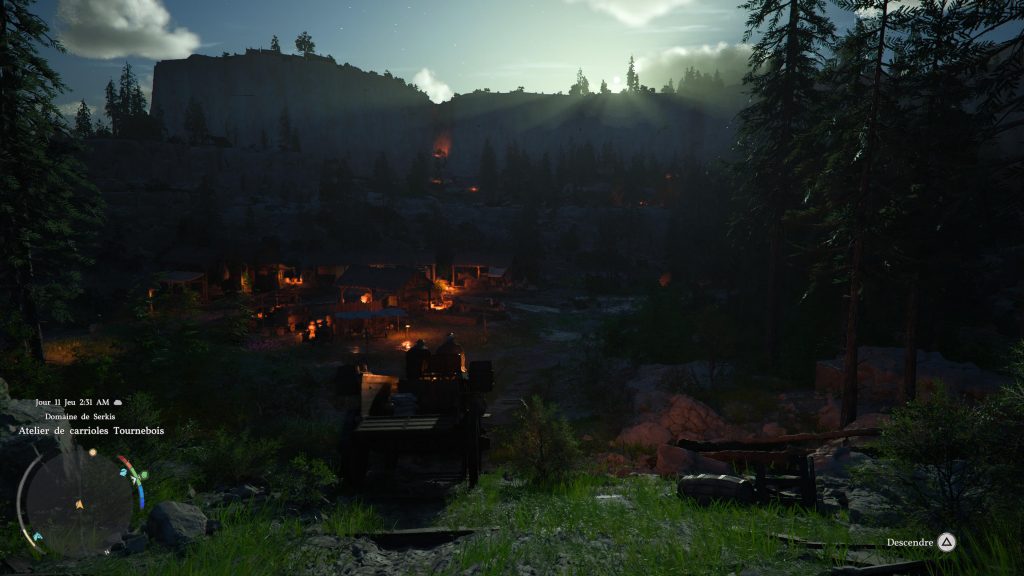Screen dimensions: 1024x576
Task: Click the orange dot marker atop the minimap
Action: click(92, 452)
